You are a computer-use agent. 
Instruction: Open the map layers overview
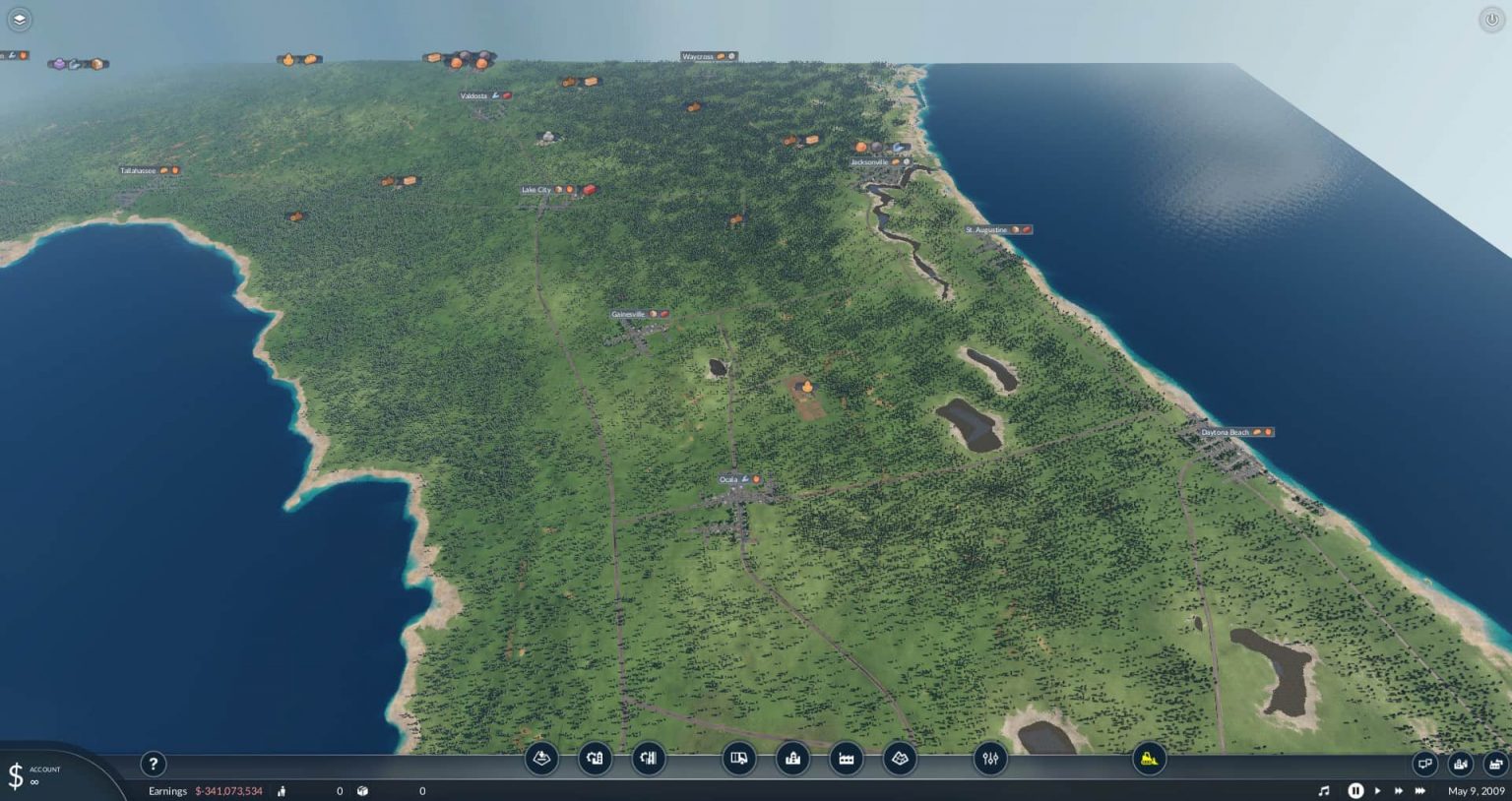click(x=899, y=759)
